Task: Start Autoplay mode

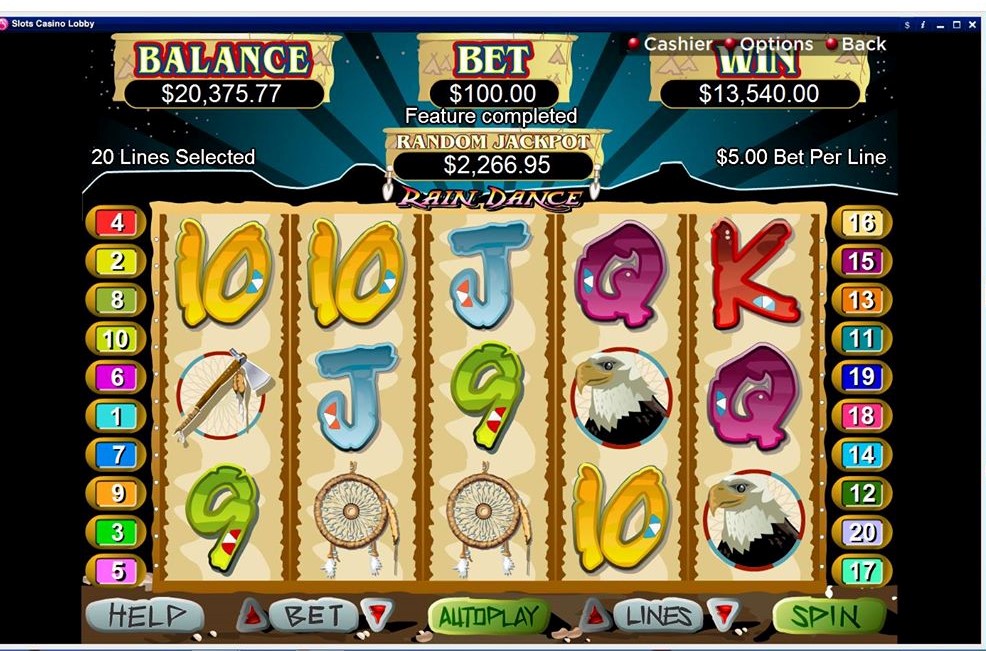Action: pyautogui.click(x=488, y=616)
